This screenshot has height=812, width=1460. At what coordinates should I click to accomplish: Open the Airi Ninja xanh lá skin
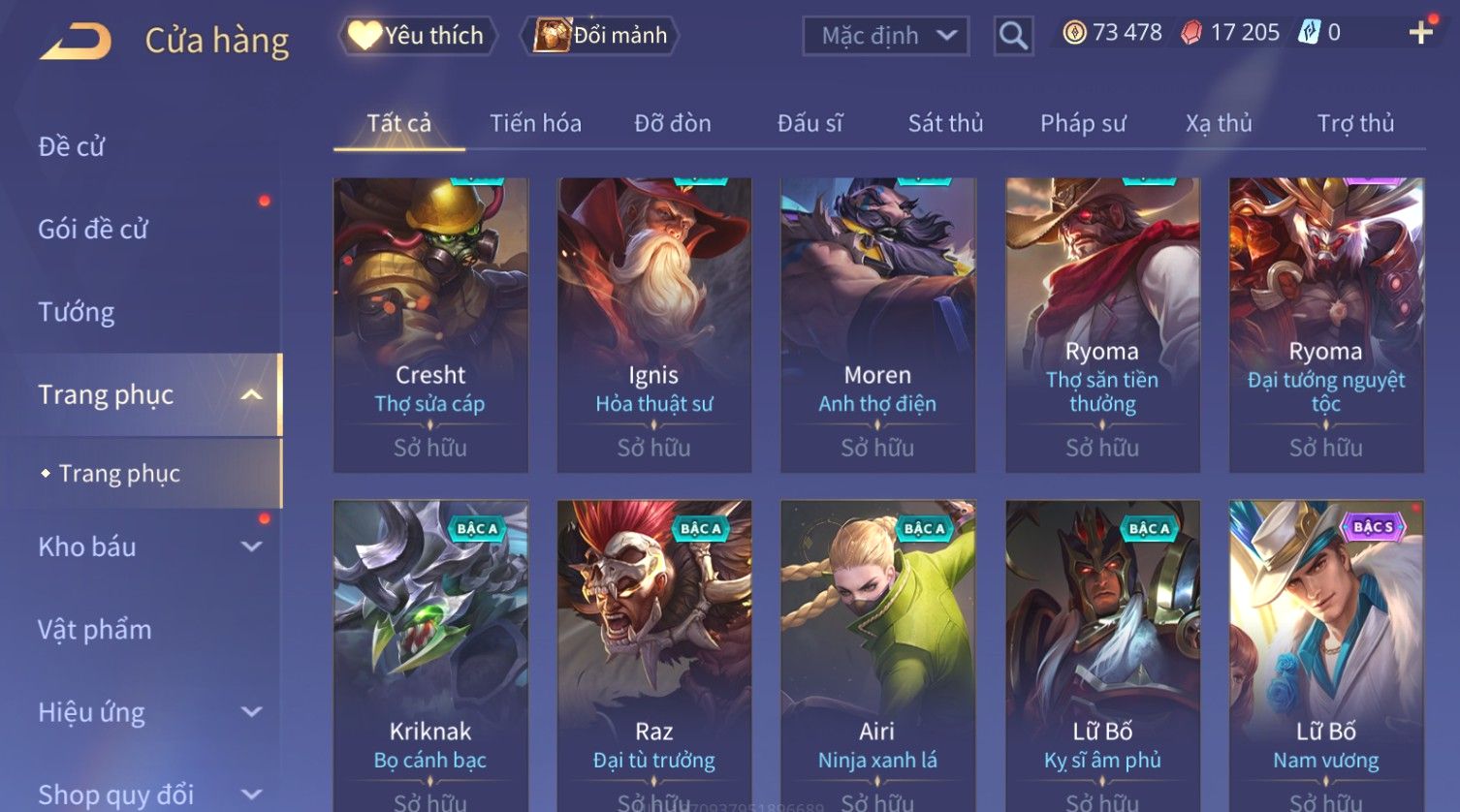click(877, 649)
